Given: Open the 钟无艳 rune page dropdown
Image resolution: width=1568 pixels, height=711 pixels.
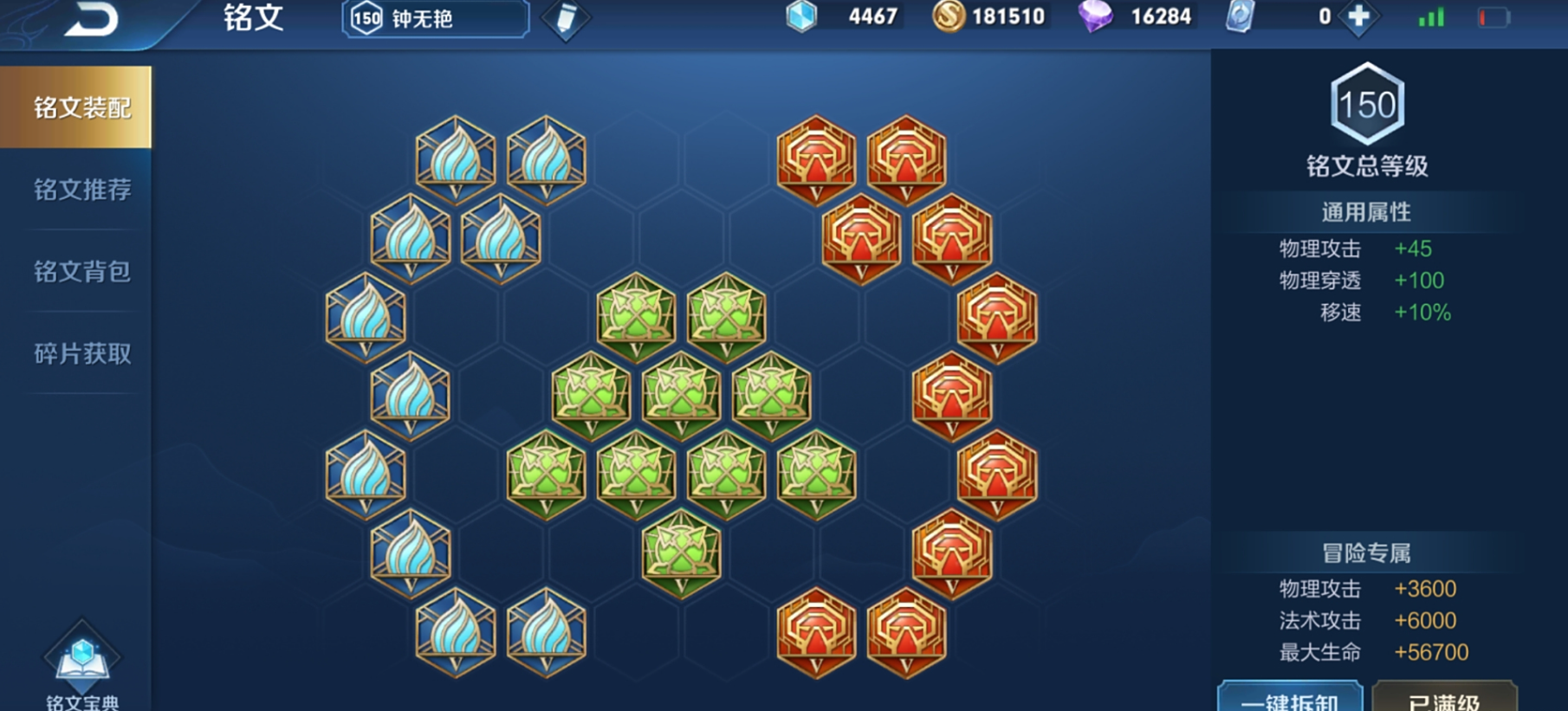Looking at the screenshot, I should coord(435,18).
